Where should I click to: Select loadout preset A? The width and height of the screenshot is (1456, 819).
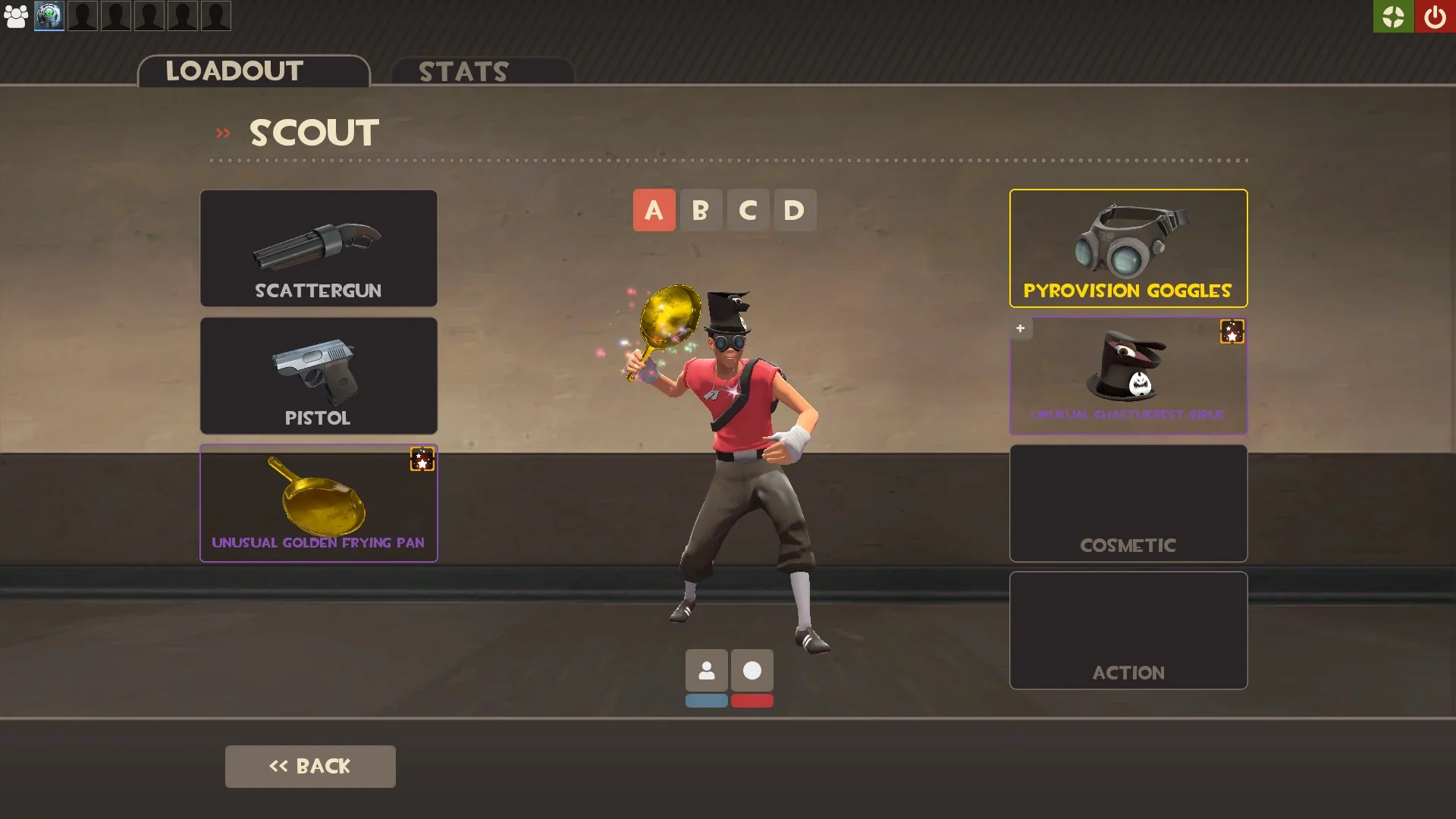pos(654,210)
